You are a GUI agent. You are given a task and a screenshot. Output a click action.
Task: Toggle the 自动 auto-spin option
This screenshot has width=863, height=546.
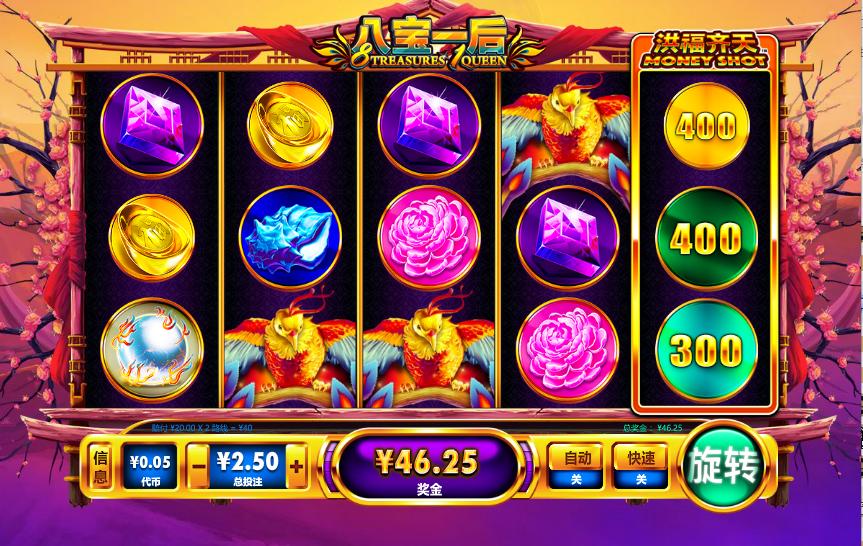click(577, 466)
